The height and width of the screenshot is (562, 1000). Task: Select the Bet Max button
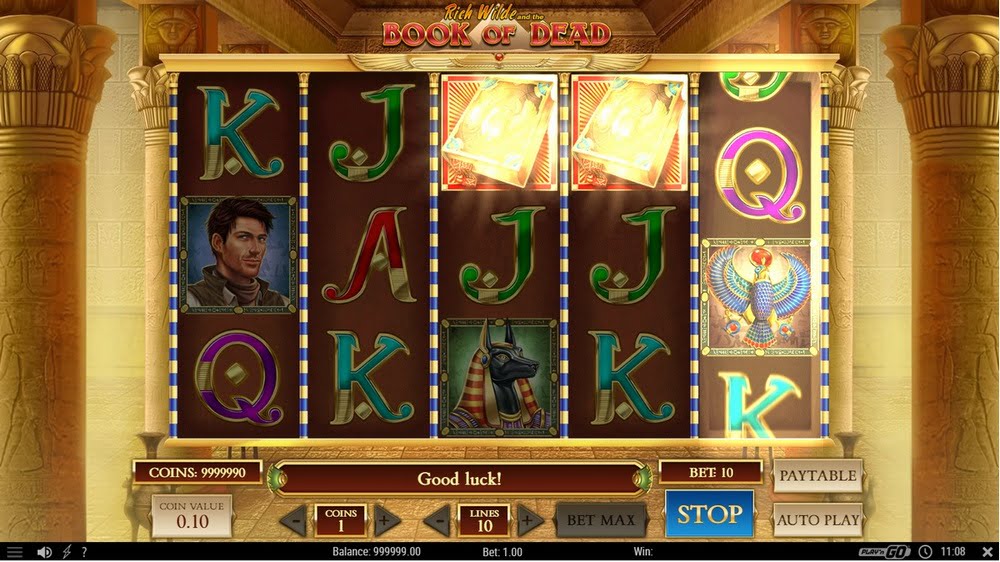[601, 520]
